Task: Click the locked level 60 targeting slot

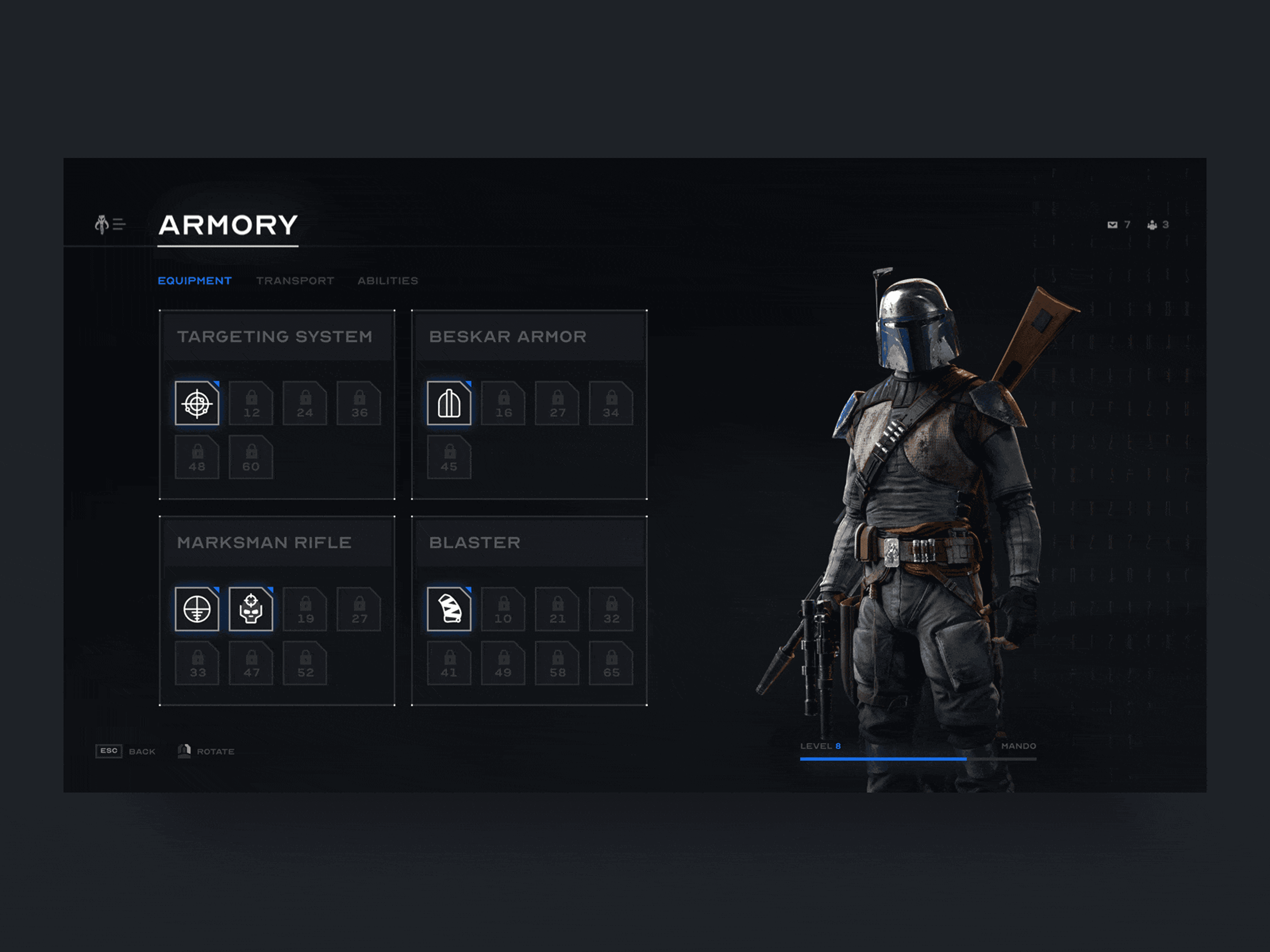Action: (251, 457)
